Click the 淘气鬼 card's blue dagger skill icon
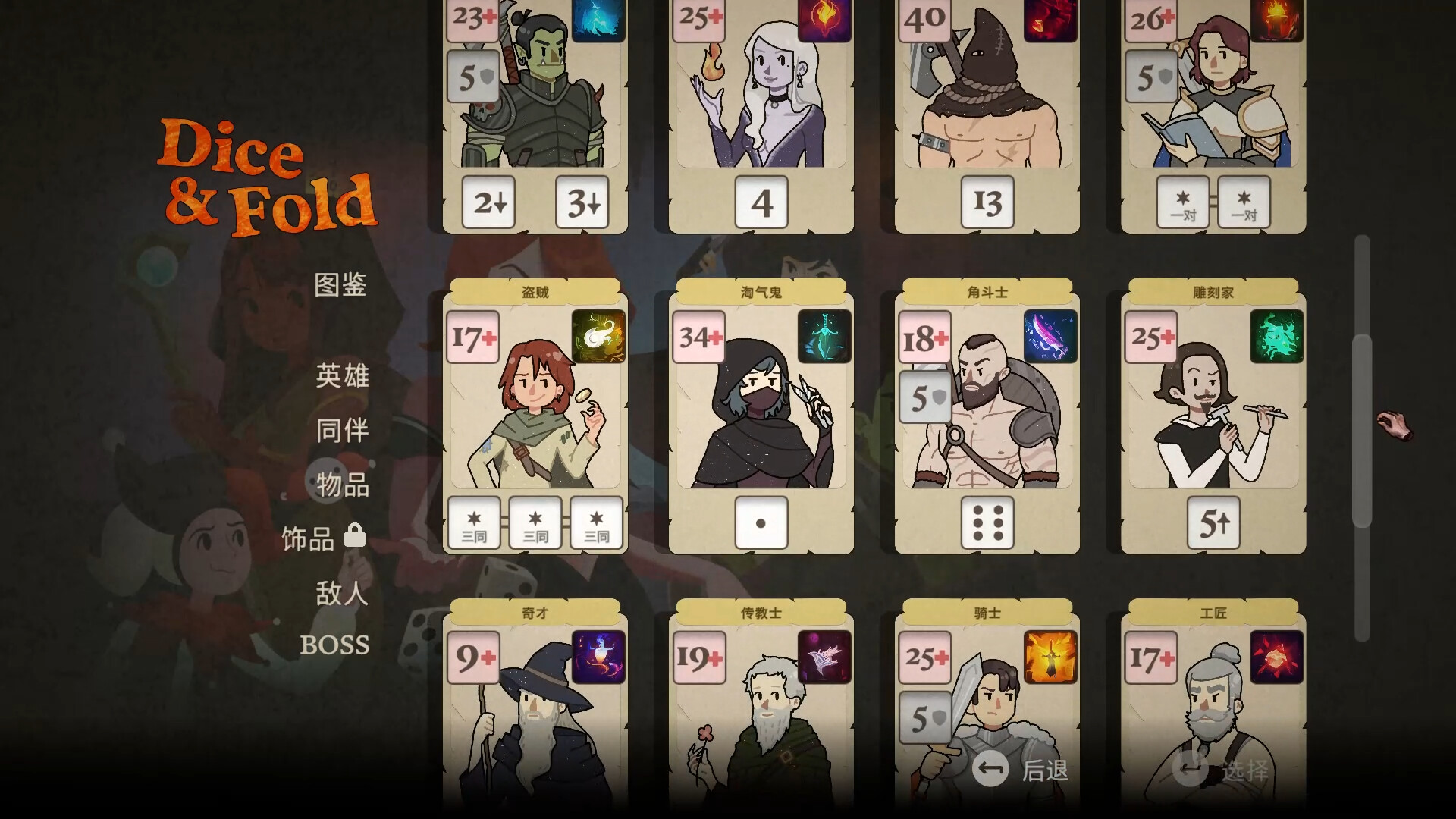The height and width of the screenshot is (819, 1456). (824, 337)
